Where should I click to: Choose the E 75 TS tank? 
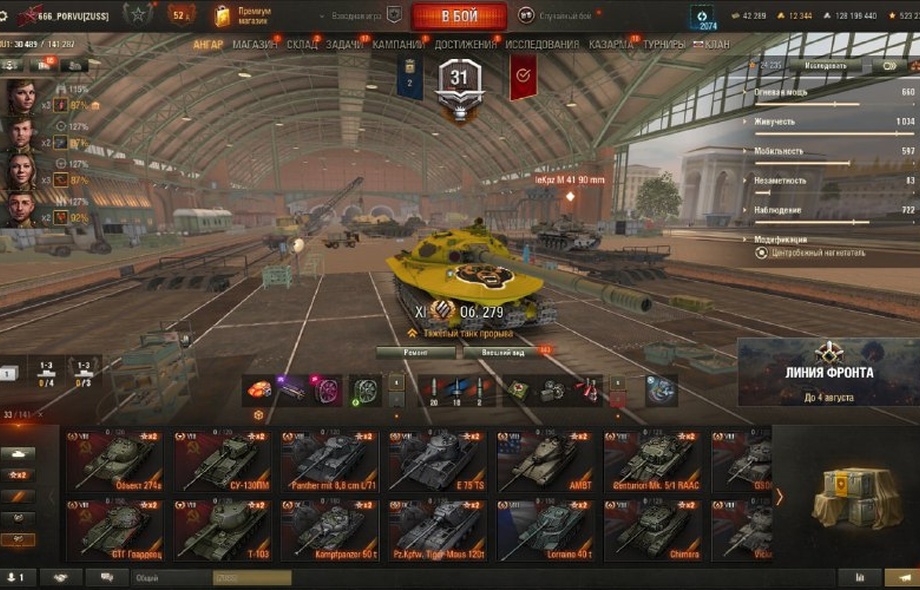439,460
